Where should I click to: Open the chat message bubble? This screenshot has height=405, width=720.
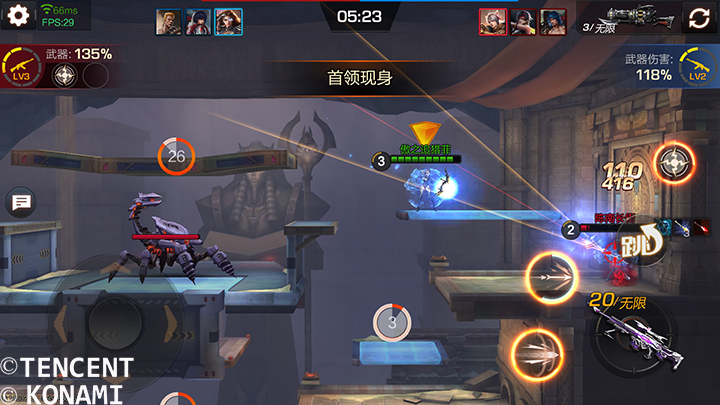click(x=21, y=203)
